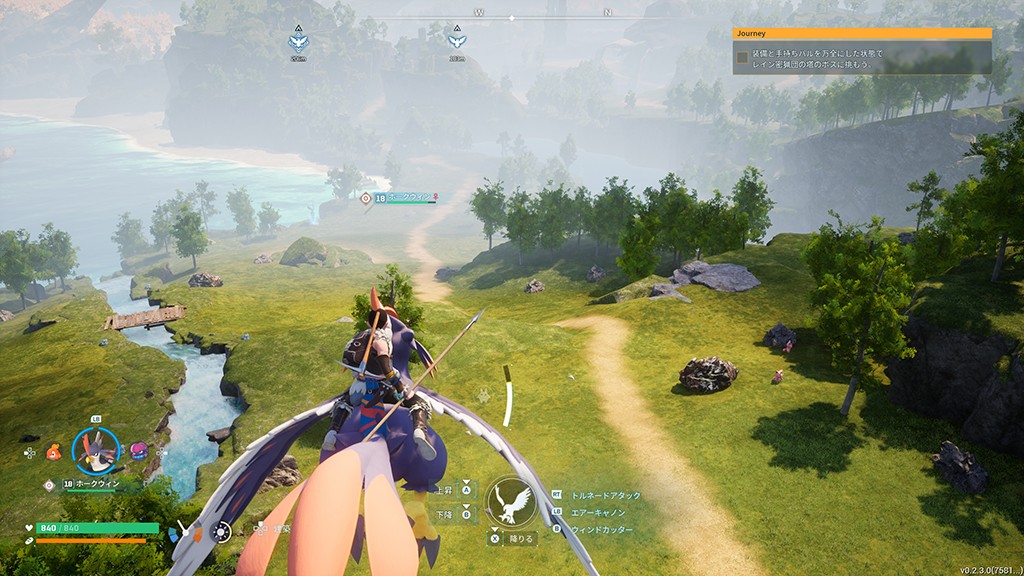1024x576 pixels.
Task: Click the 下降 descend label
Action: click(444, 514)
